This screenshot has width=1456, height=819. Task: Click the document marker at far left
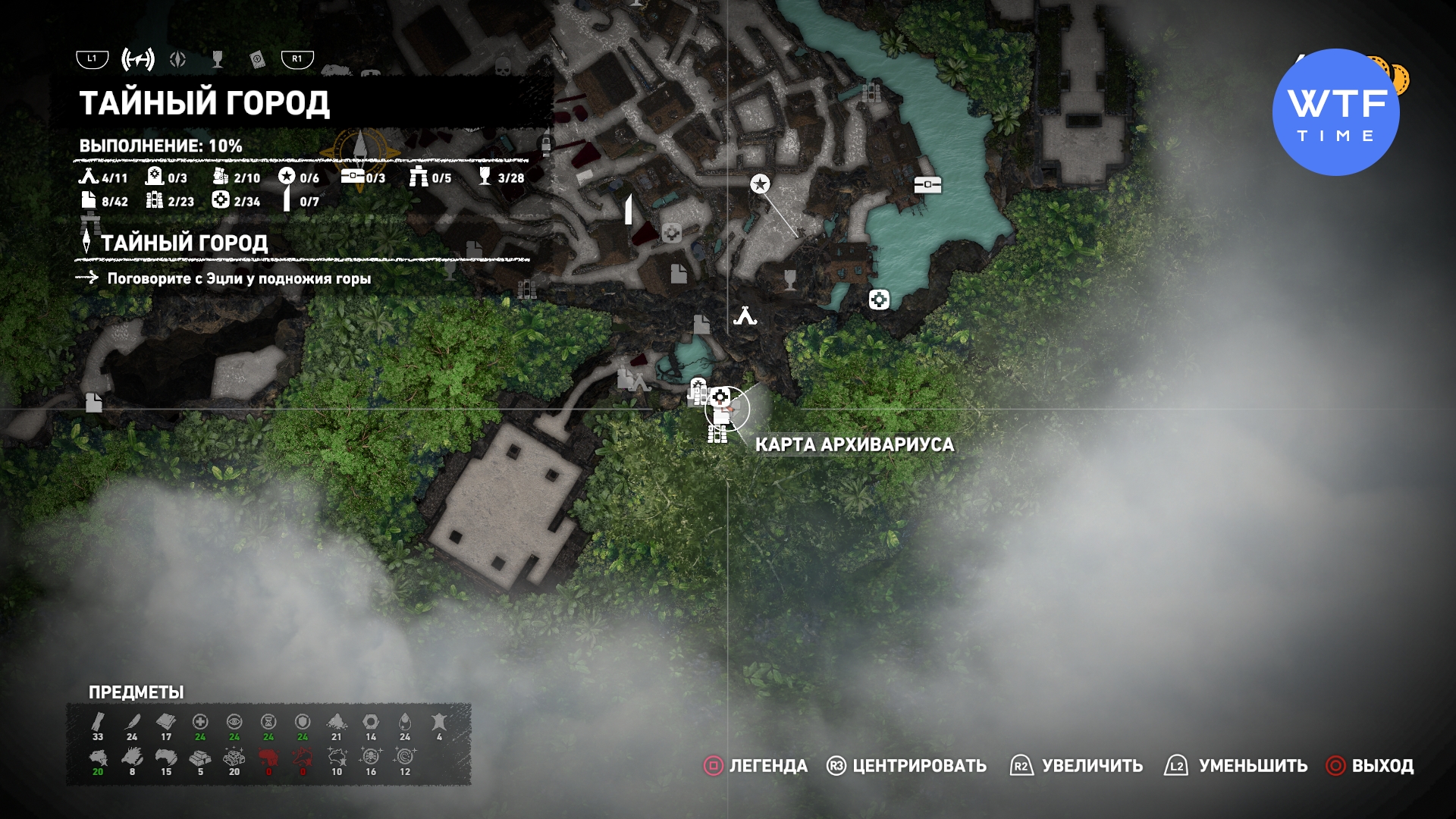point(94,402)
